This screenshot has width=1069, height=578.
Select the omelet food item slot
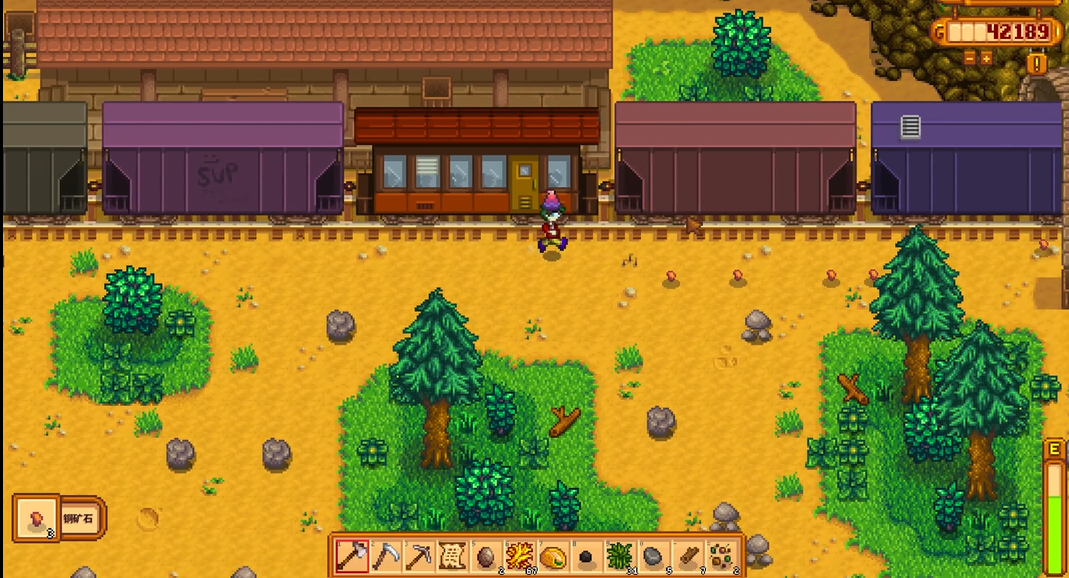click(x=553, y=555)
